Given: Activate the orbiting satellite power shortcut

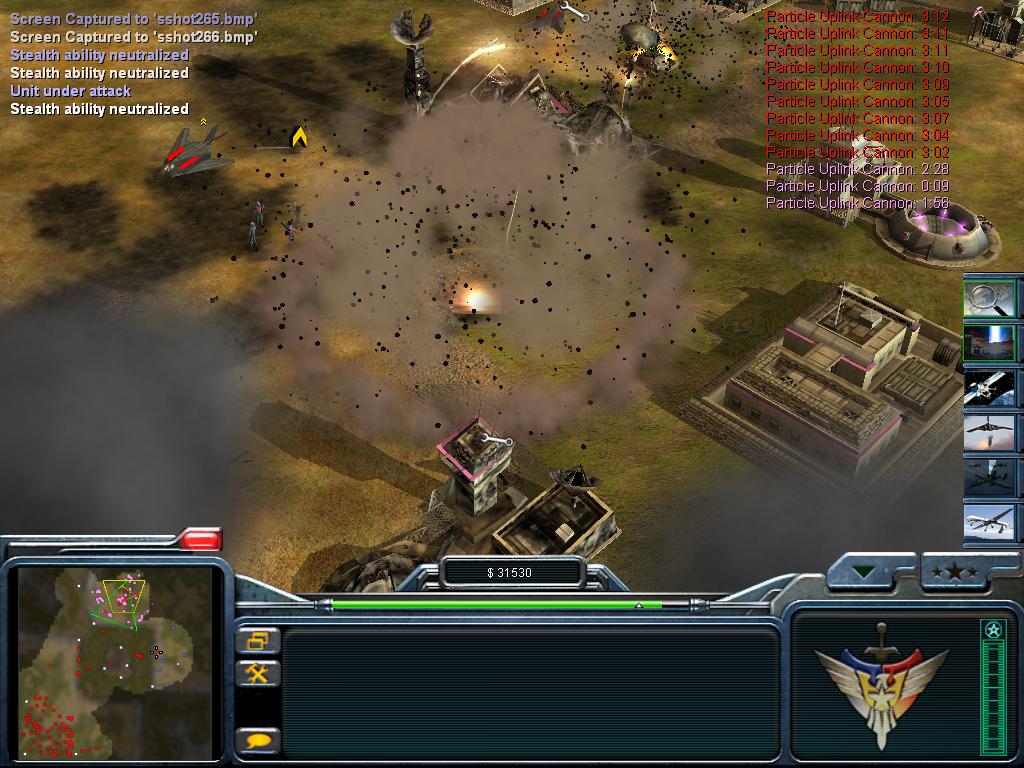Looking at the screenshot, I should [990, 387].
